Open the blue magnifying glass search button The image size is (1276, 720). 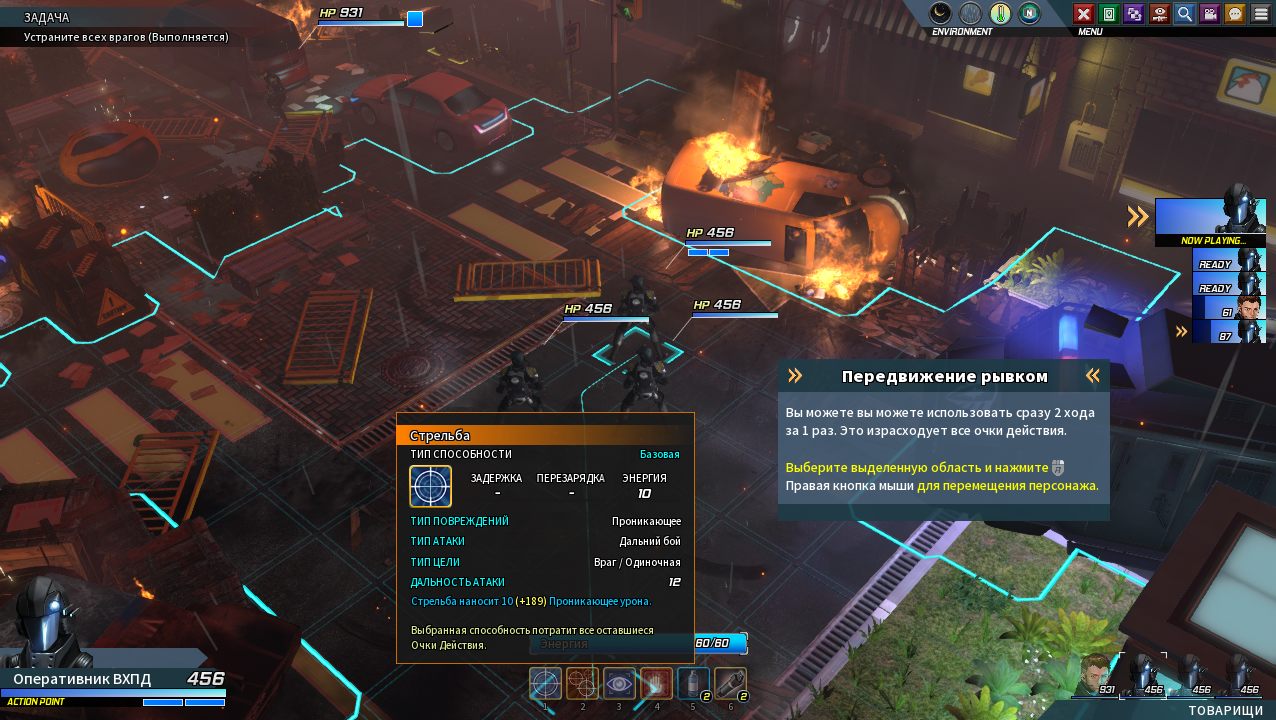pyautogui.click(x=1184, y=13)
